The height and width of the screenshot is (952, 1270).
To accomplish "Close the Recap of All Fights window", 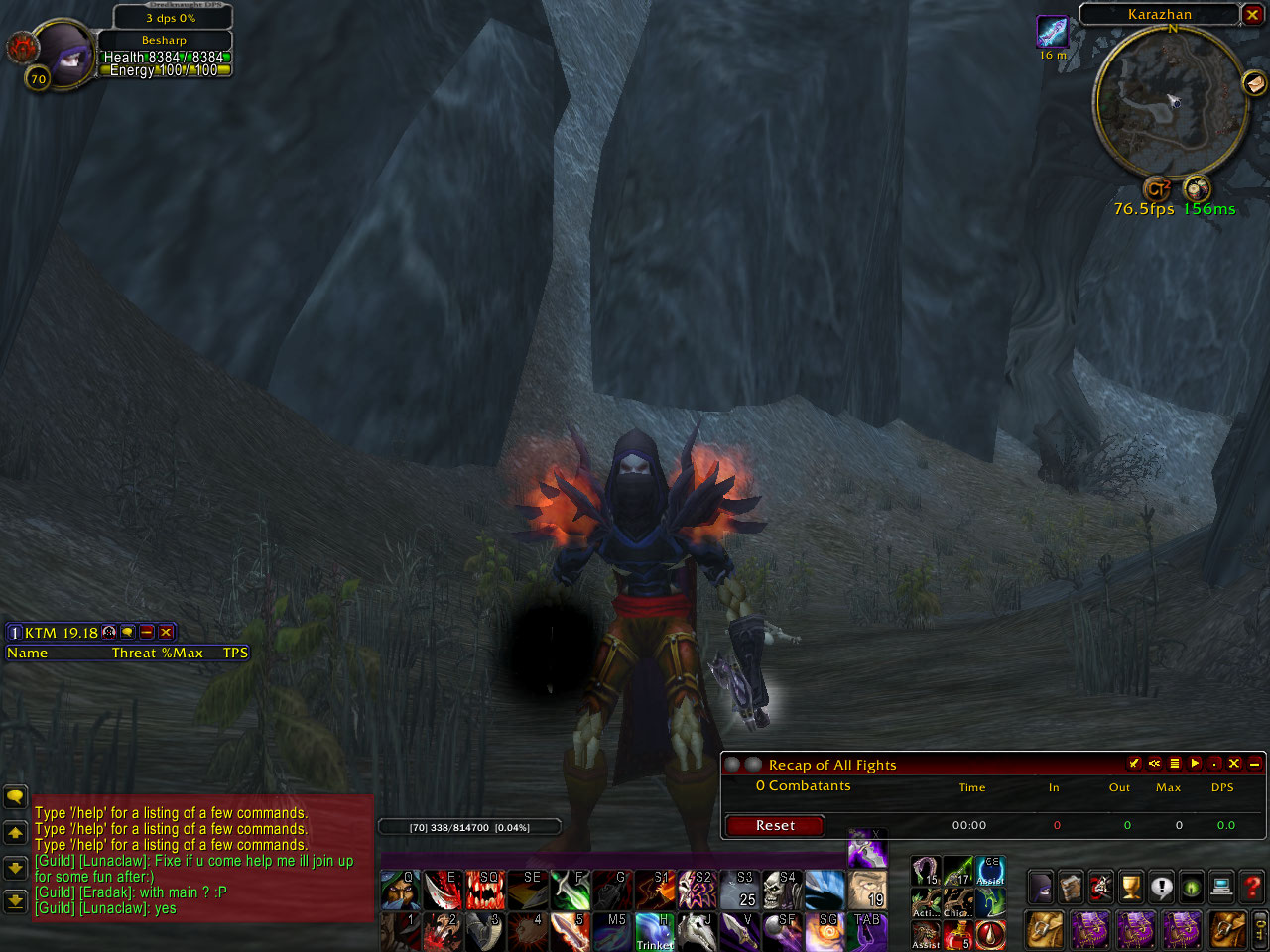I will (x=1234, y=763).
